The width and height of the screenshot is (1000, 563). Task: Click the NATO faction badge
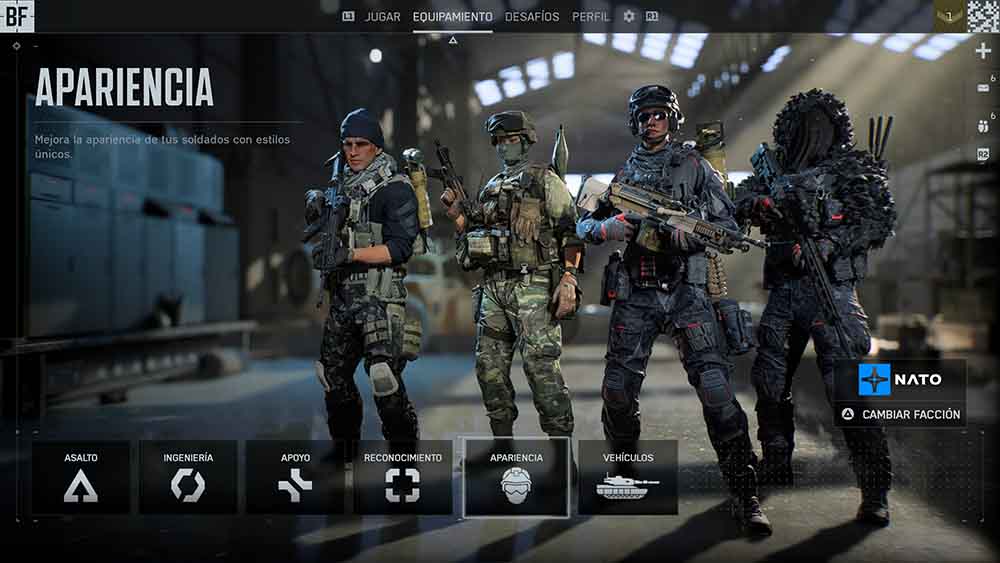click(x=900, y=380)
